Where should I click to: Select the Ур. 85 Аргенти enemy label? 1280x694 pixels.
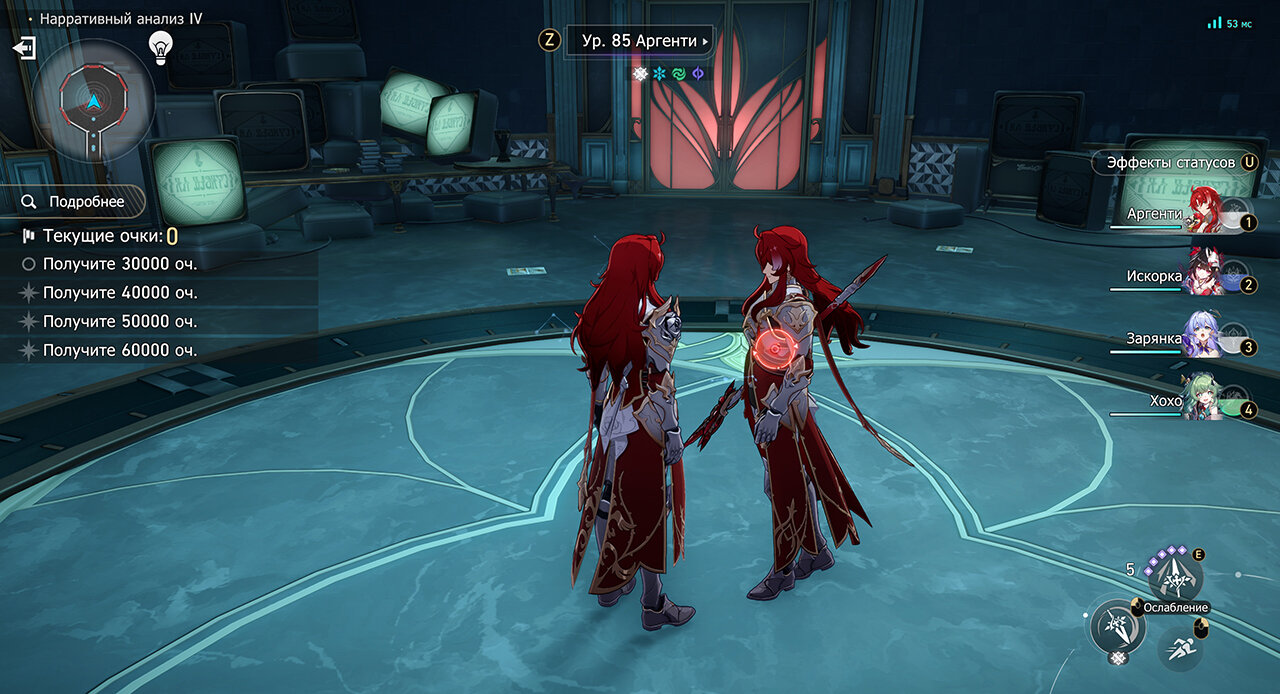pyautogui.click(x=638, y=42)
